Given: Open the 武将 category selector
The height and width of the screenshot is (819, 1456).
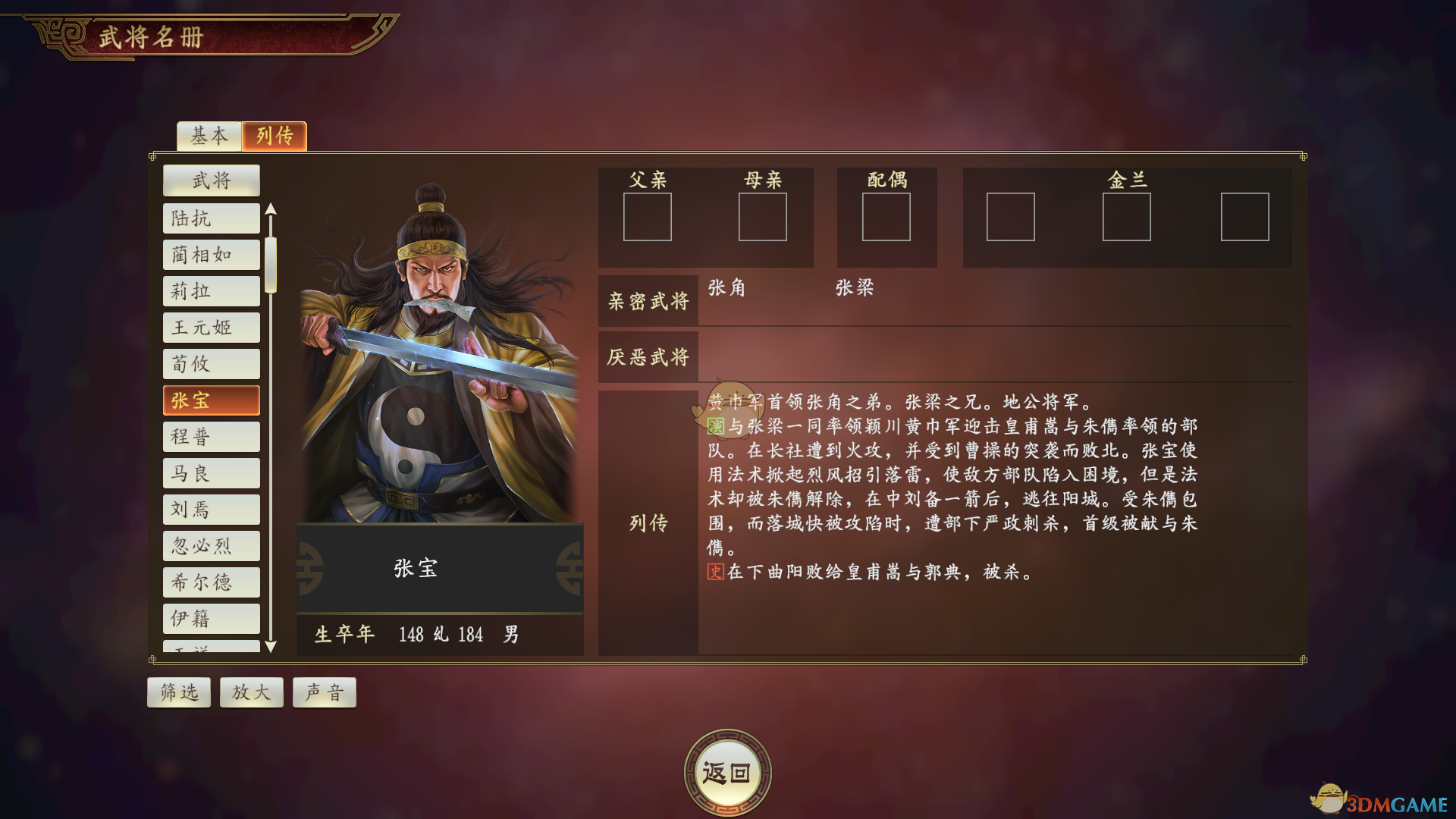Looking at the screenshot, I should coord(211,180).
